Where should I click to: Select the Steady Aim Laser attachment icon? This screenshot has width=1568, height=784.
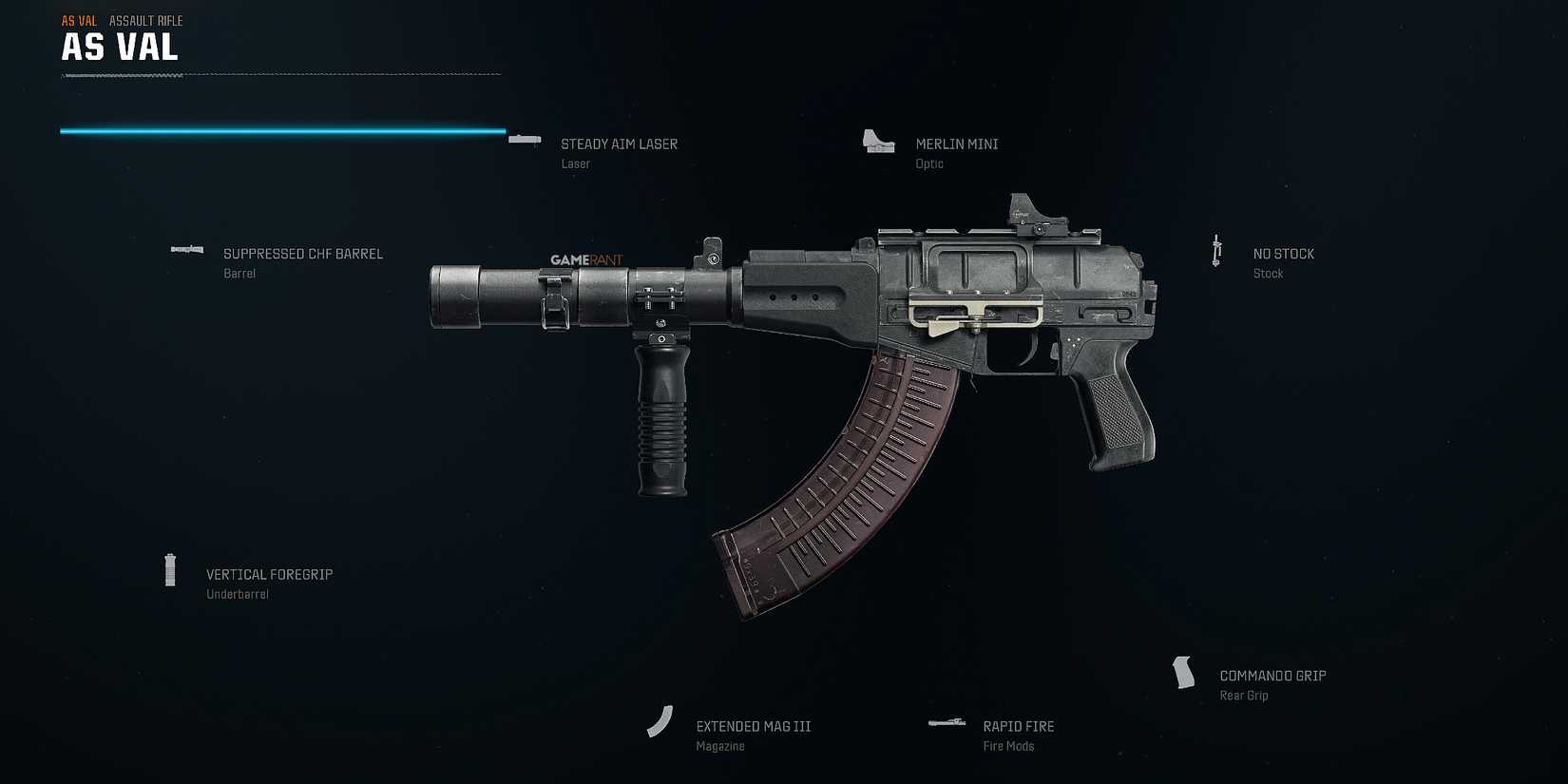pyautogui.click(x=524, y=139)
